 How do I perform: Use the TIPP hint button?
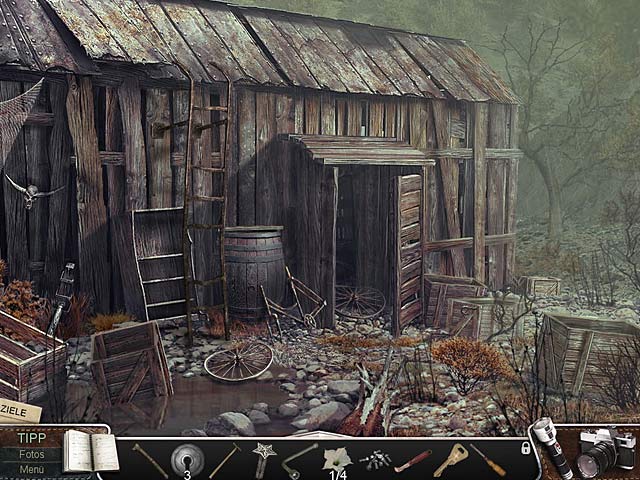30,438
